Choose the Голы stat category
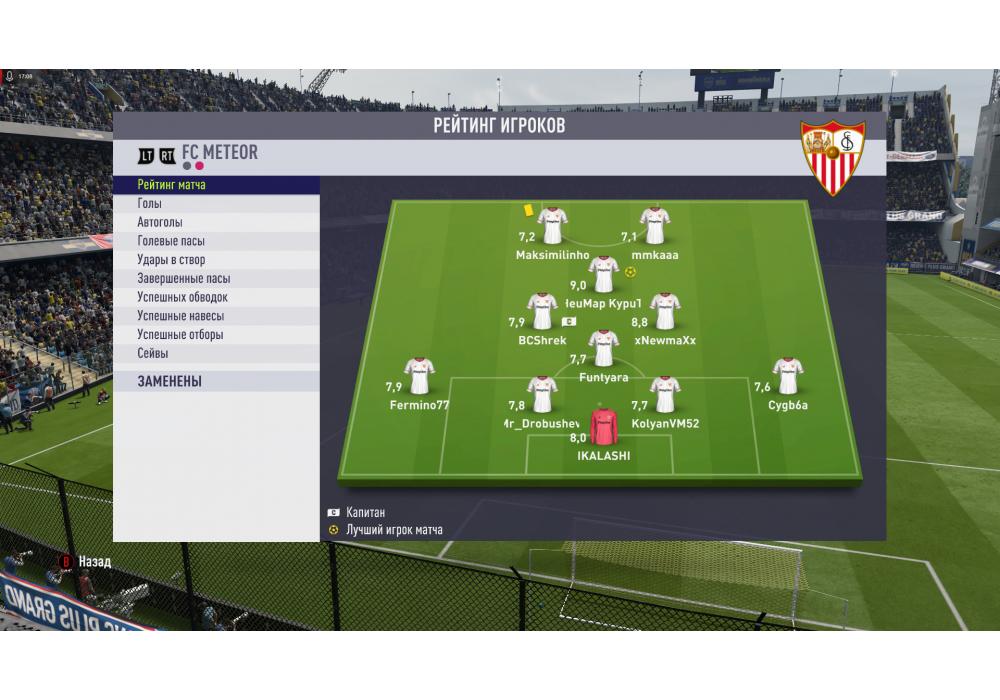 tap(216, 204)
